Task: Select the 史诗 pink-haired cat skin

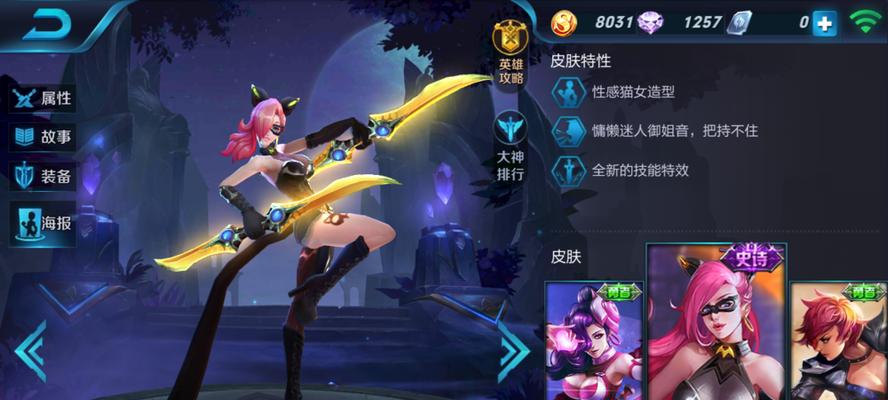Action: [x=715, y=325]
